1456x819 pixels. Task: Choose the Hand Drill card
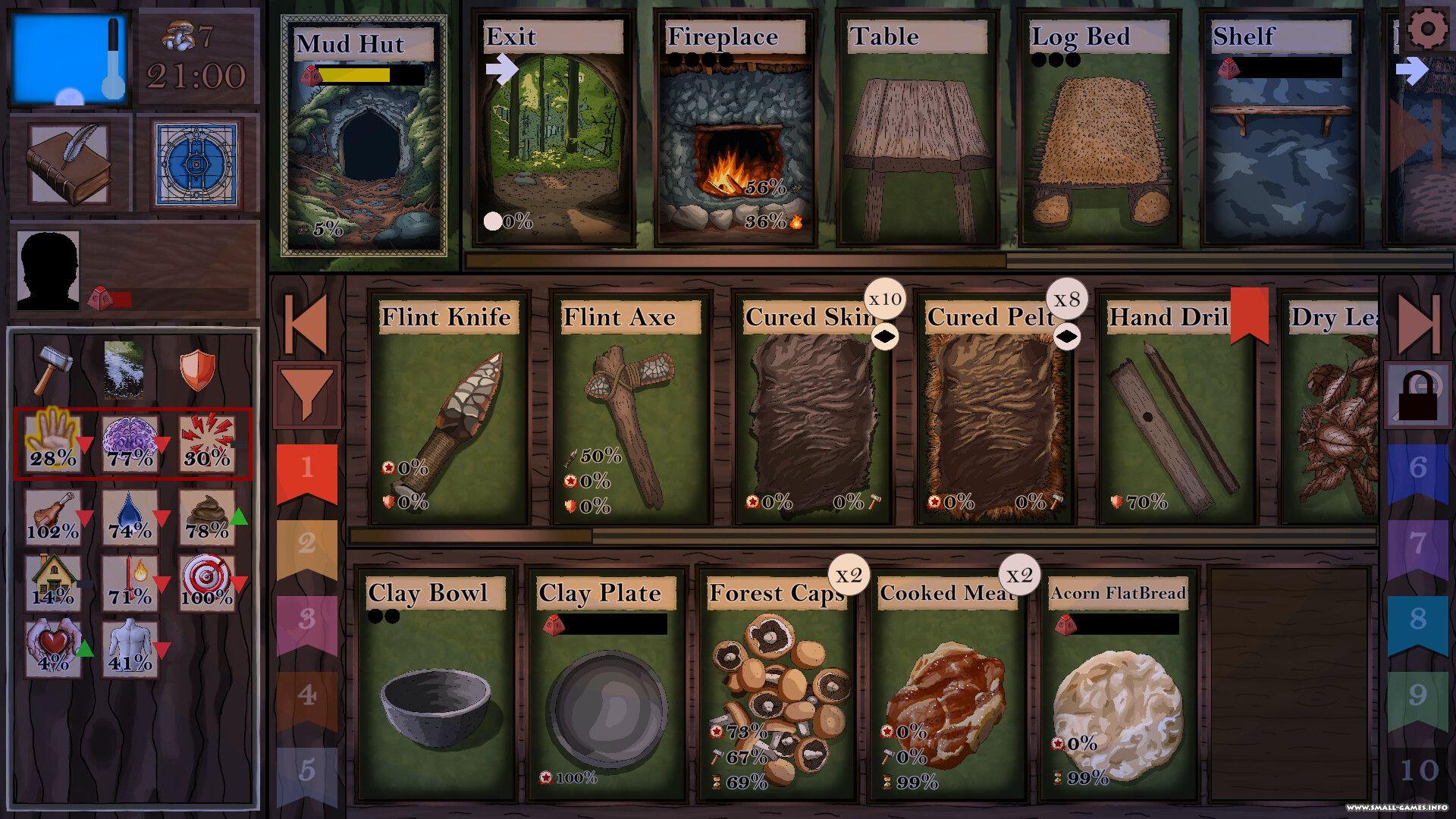(1177, 409)
